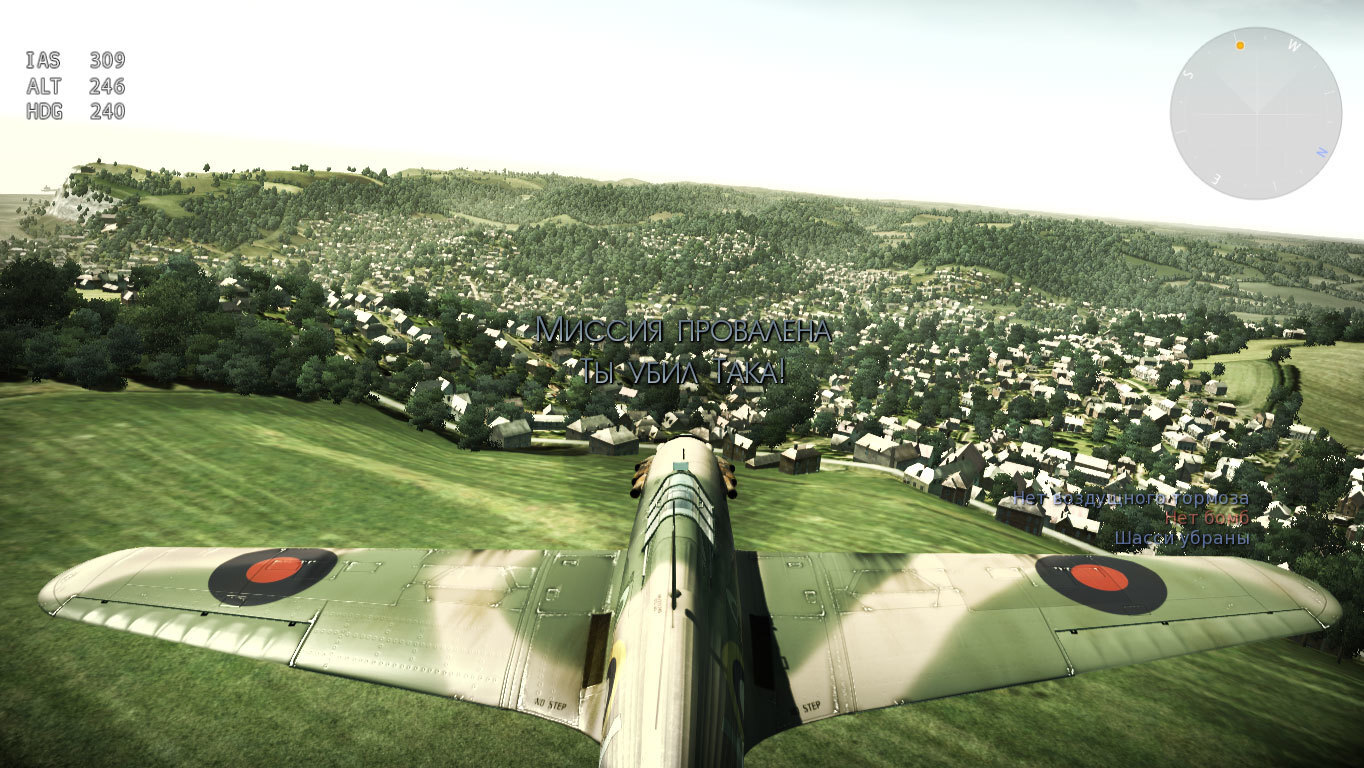The image size is (1364, 768).
Task: Click the circular radar minimap
Action: coord(1255,114)
